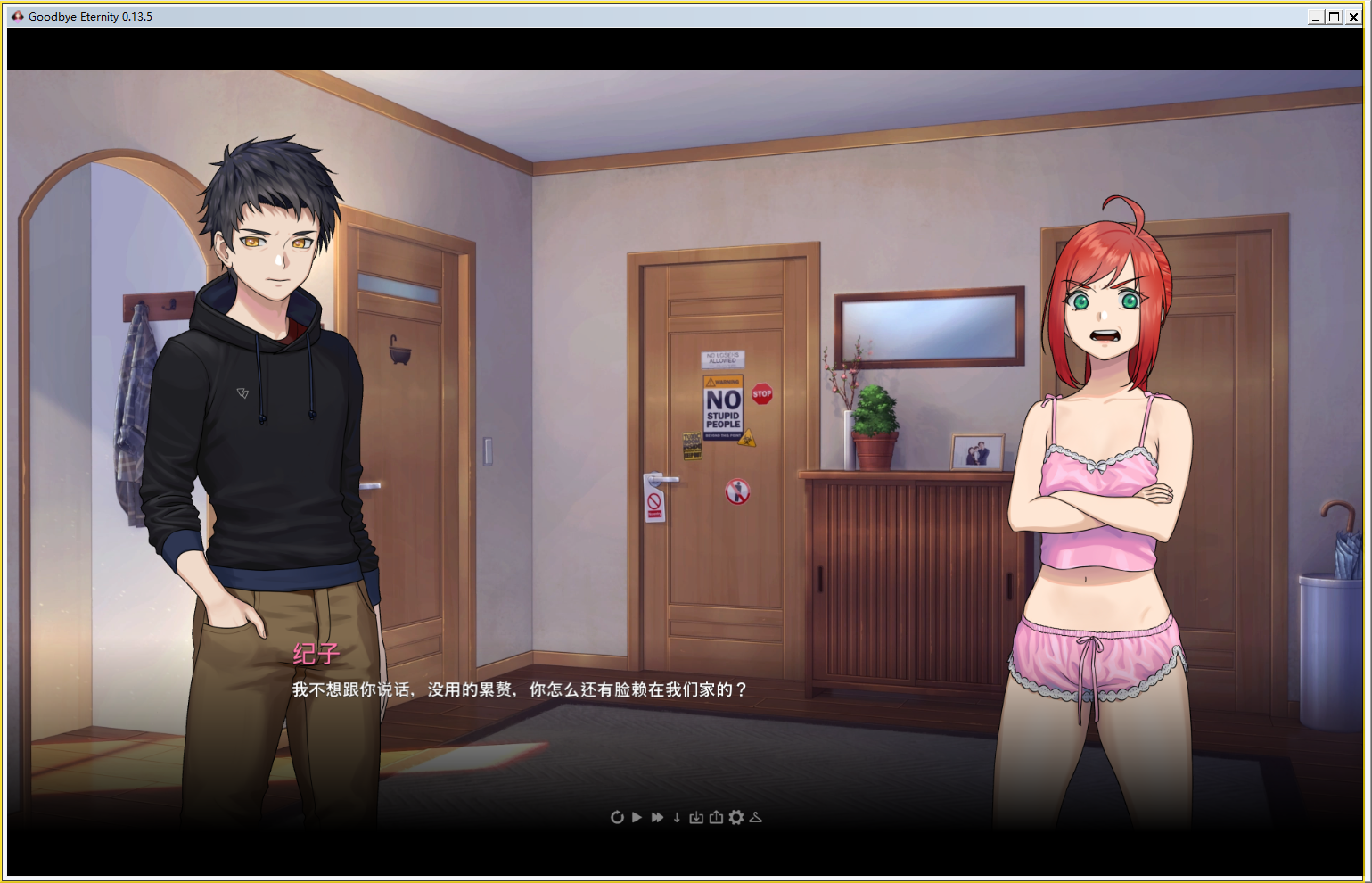This screenshot has width=1372, height=883.
Task: Click the circular rollback arrow icon
Action: (x=617, y=817)
